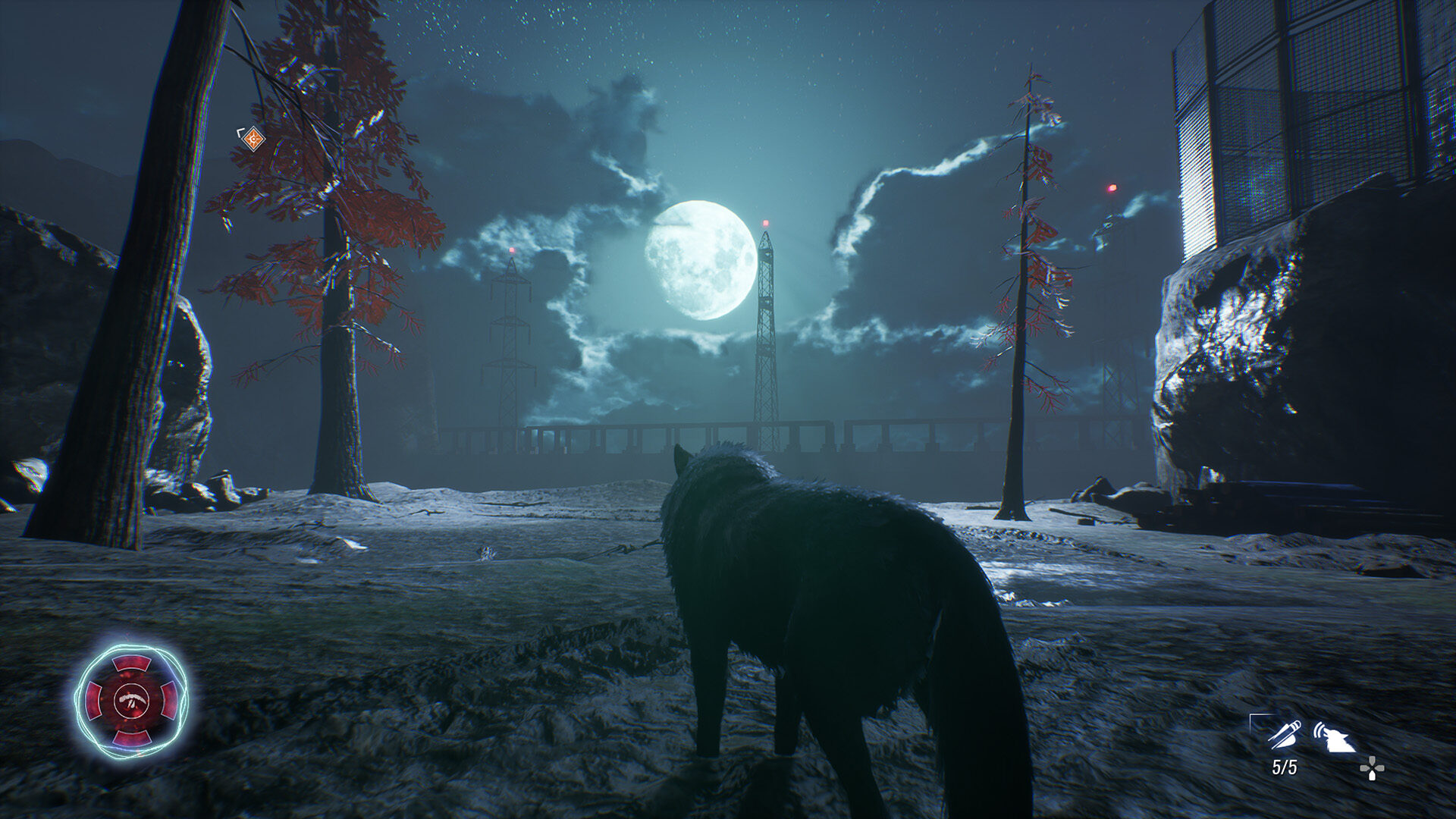Click the orange diamond objective marker

pos(253,139)
